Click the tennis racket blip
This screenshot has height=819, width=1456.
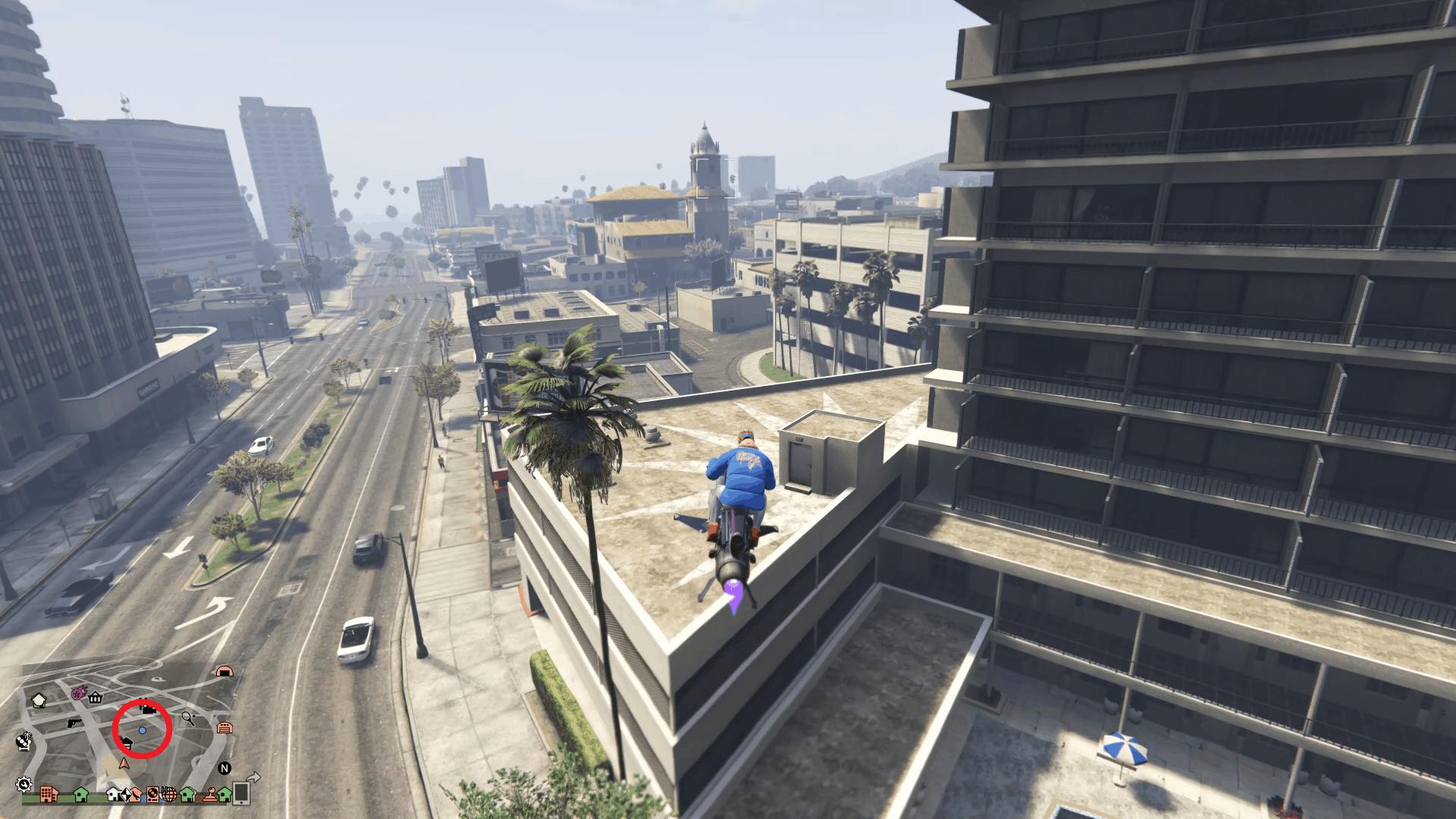coord(188,719)
